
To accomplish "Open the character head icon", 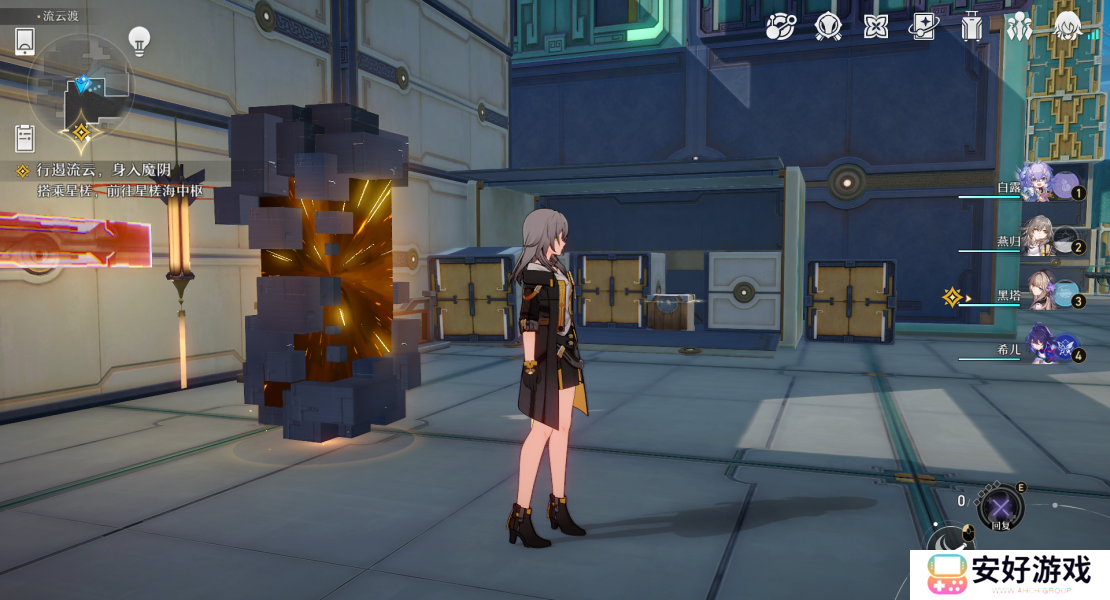I will pos(1068,27).
